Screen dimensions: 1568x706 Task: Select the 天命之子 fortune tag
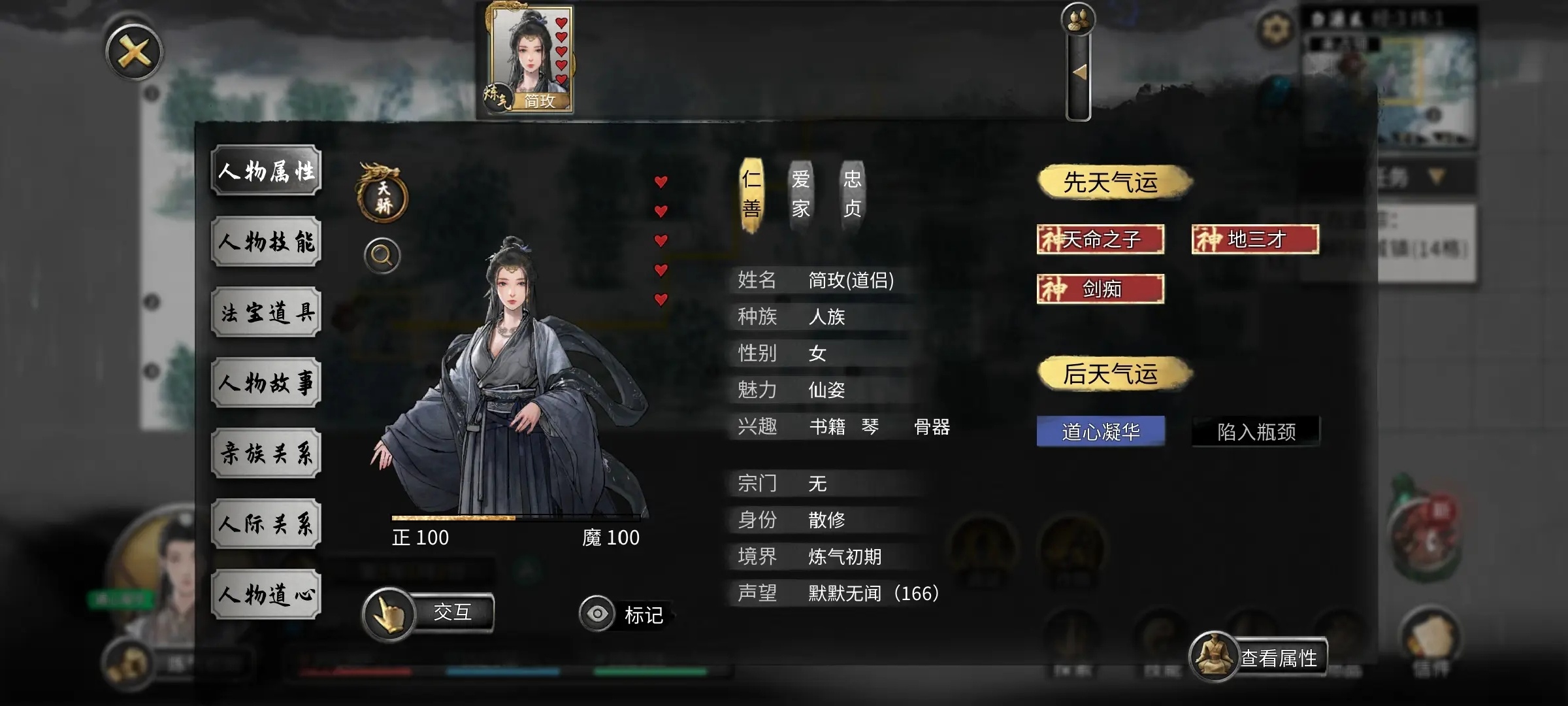1100,239
